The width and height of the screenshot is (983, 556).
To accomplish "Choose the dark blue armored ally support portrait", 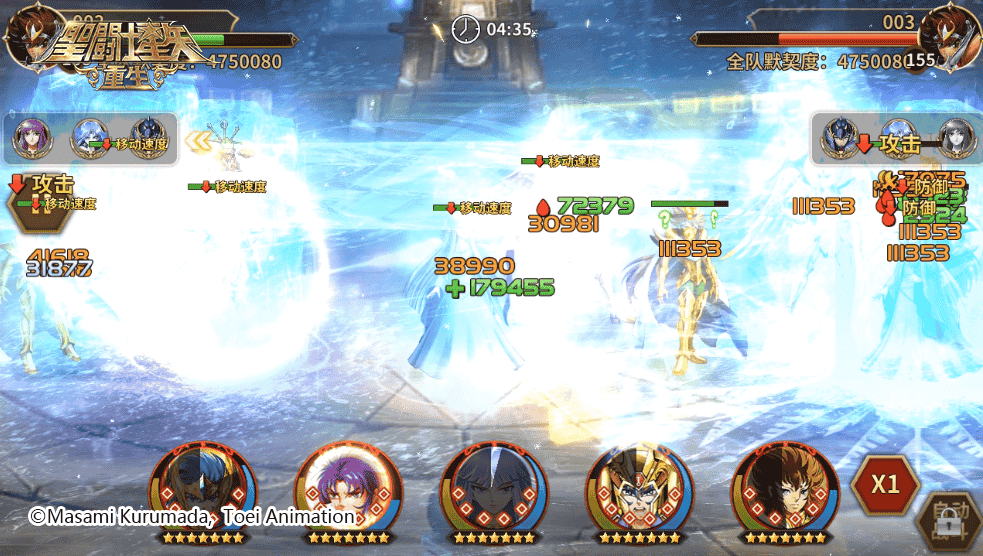I will pyautogui.click(x=150, y=139).
